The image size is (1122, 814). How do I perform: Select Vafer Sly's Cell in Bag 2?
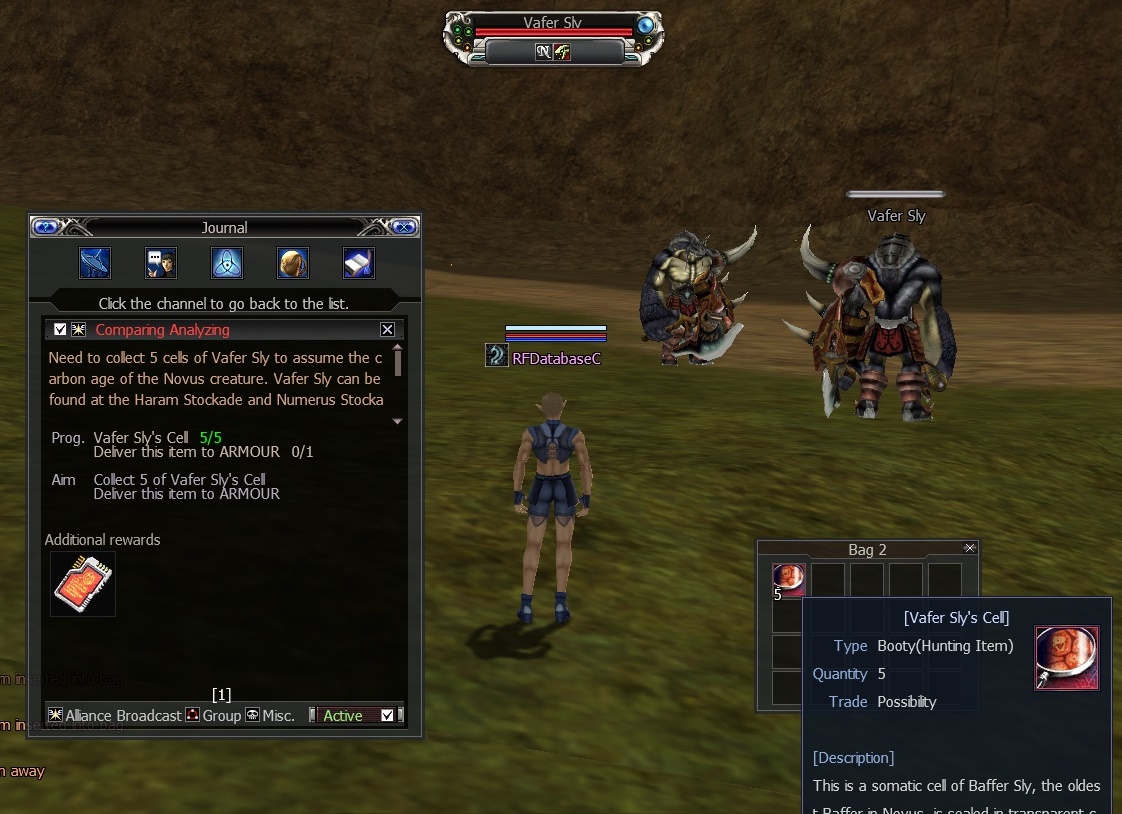788,580
